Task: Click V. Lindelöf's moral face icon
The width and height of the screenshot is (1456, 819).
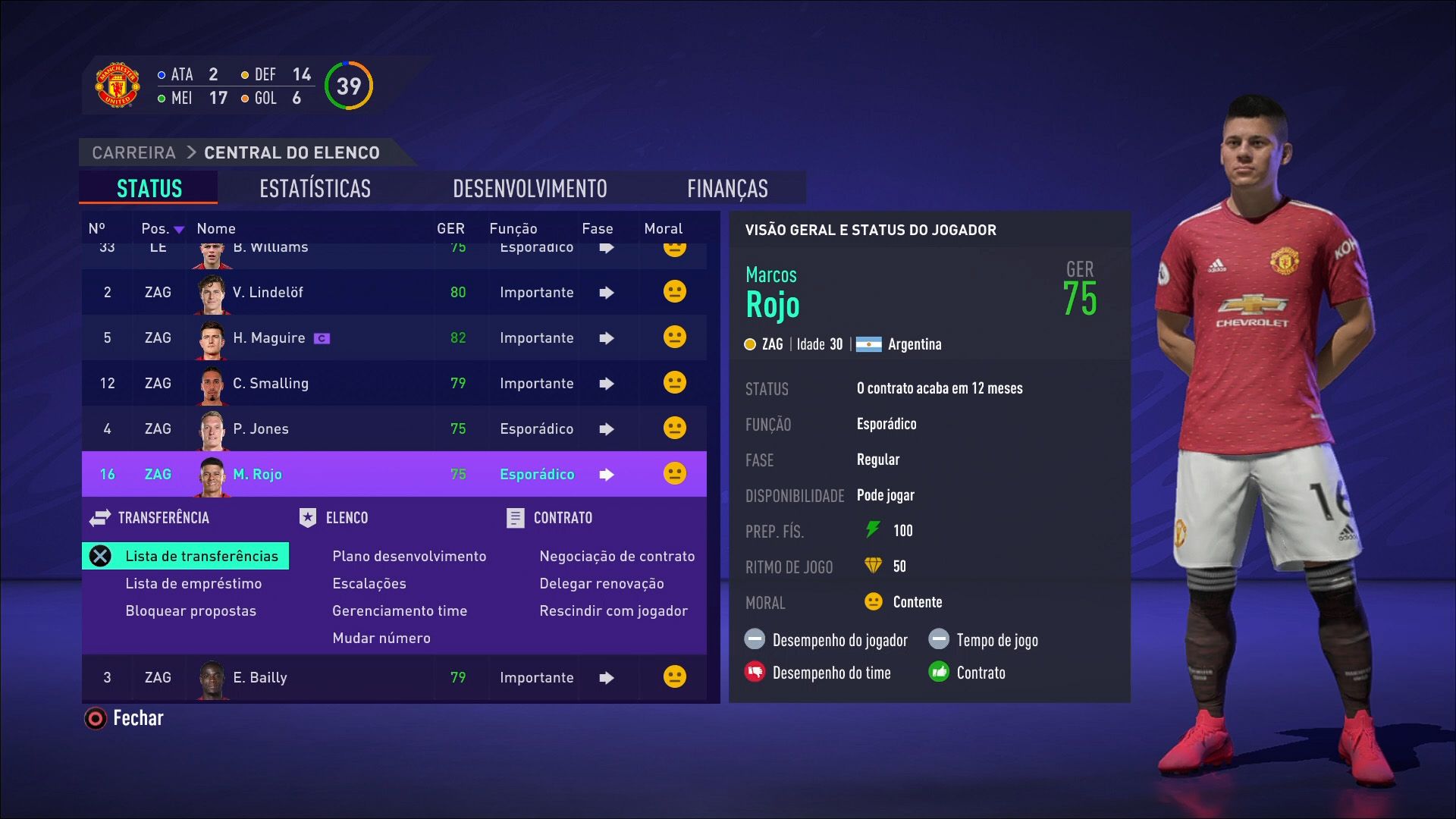Action: click(673, 292)
